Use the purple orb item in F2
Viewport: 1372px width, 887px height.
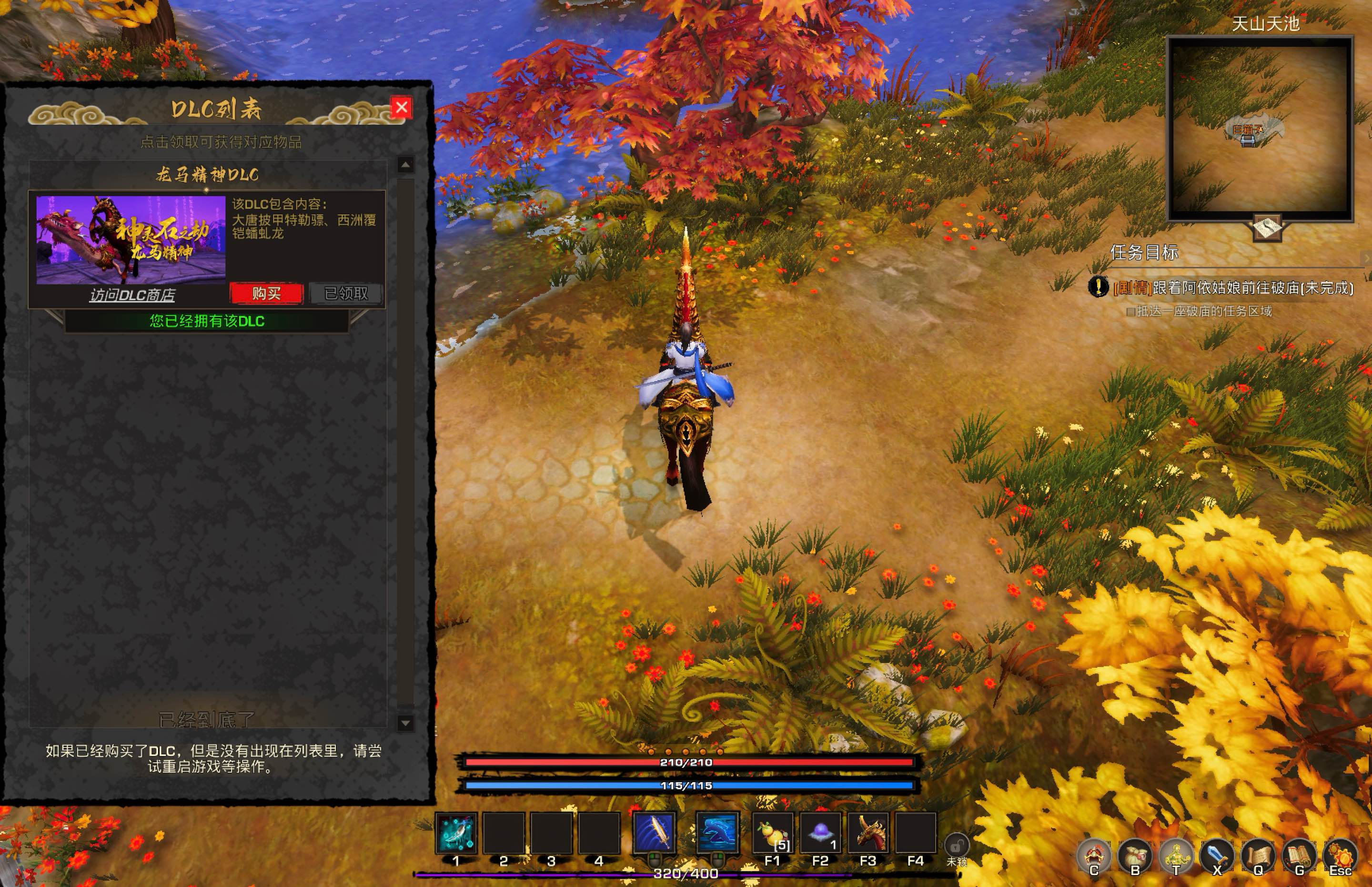click(820, 832)
